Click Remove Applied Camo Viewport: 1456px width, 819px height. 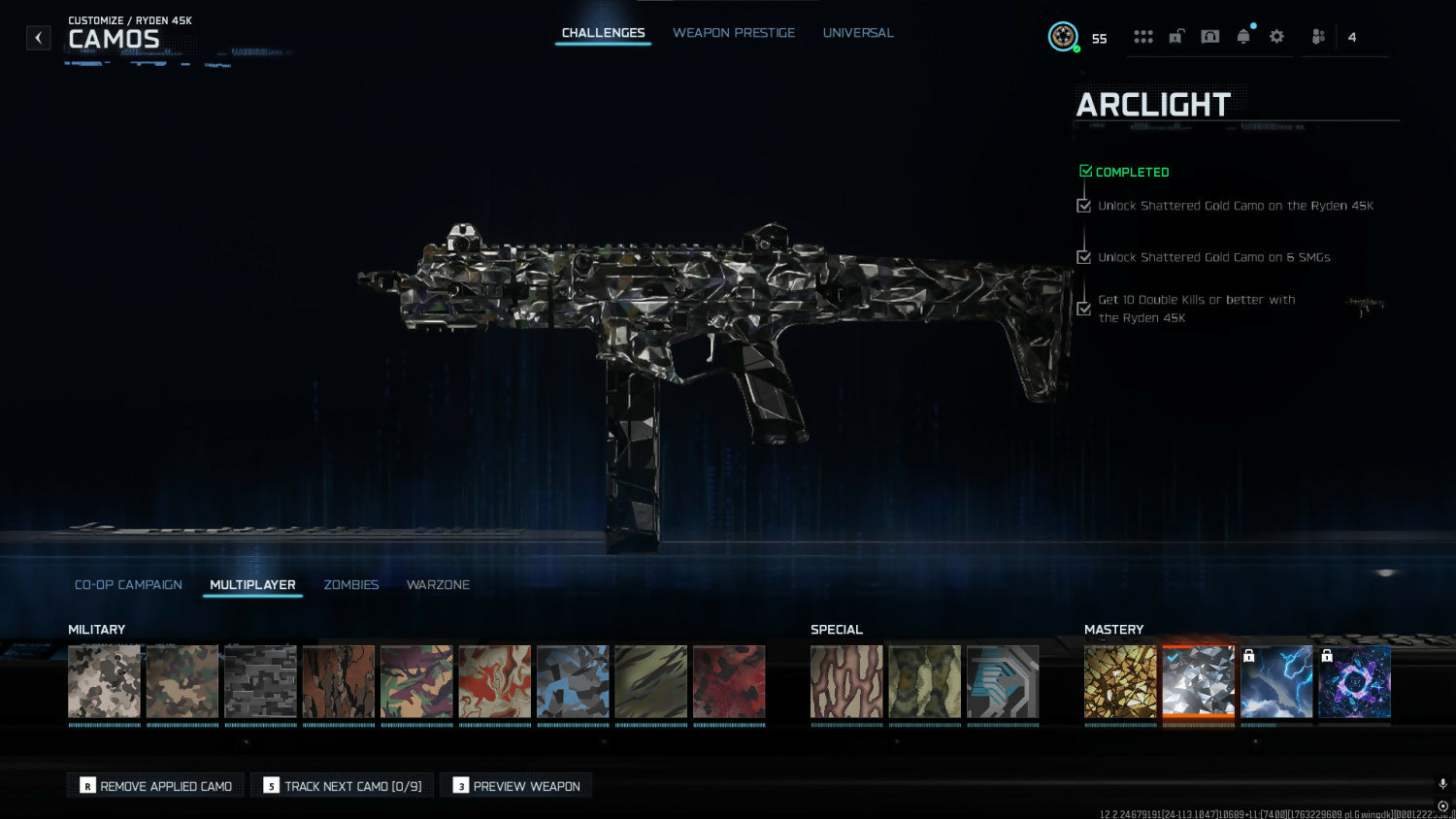(155, 786)
